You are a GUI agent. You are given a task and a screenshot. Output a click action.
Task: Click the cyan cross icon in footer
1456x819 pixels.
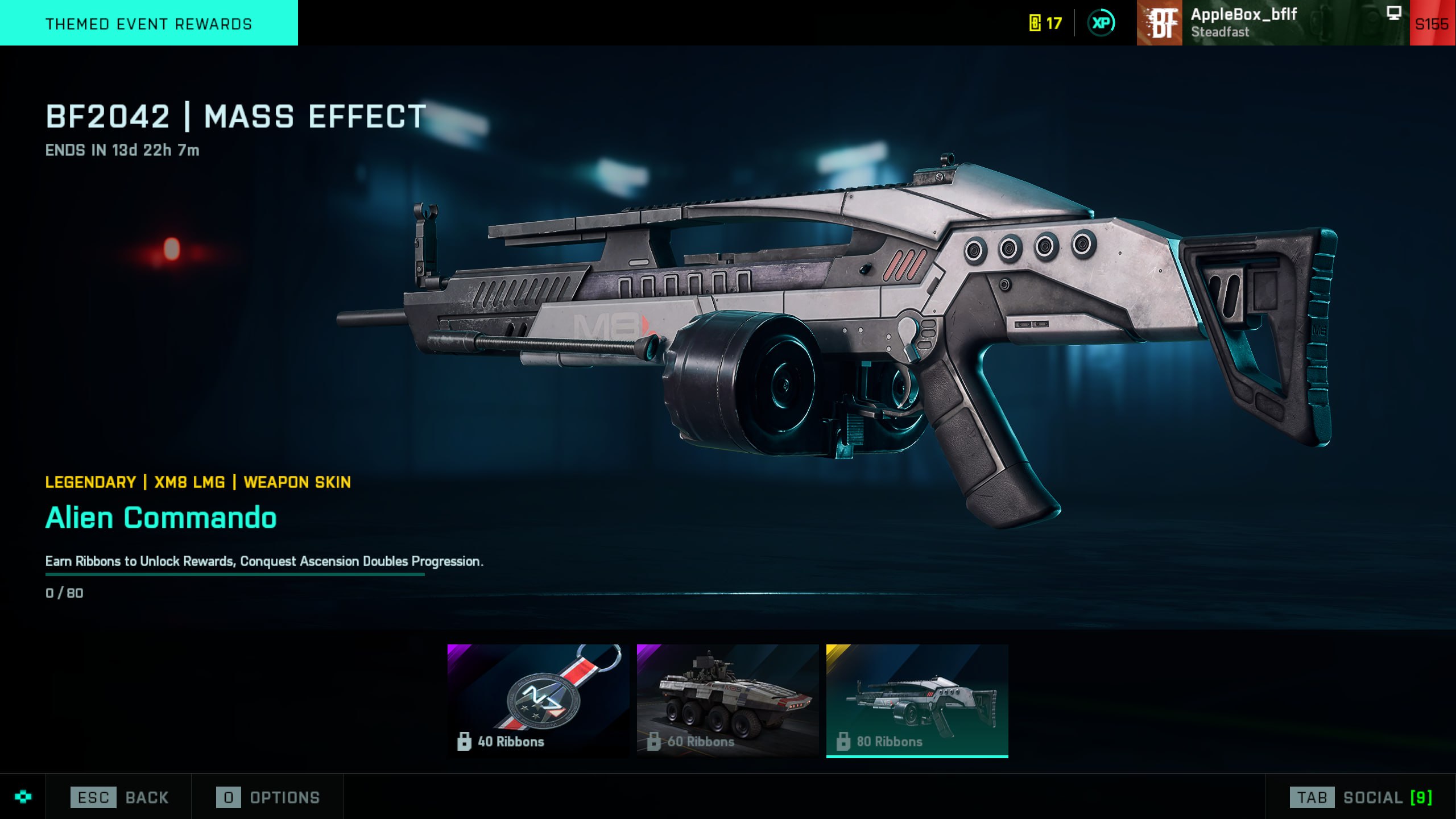click(x=23, y=797)
